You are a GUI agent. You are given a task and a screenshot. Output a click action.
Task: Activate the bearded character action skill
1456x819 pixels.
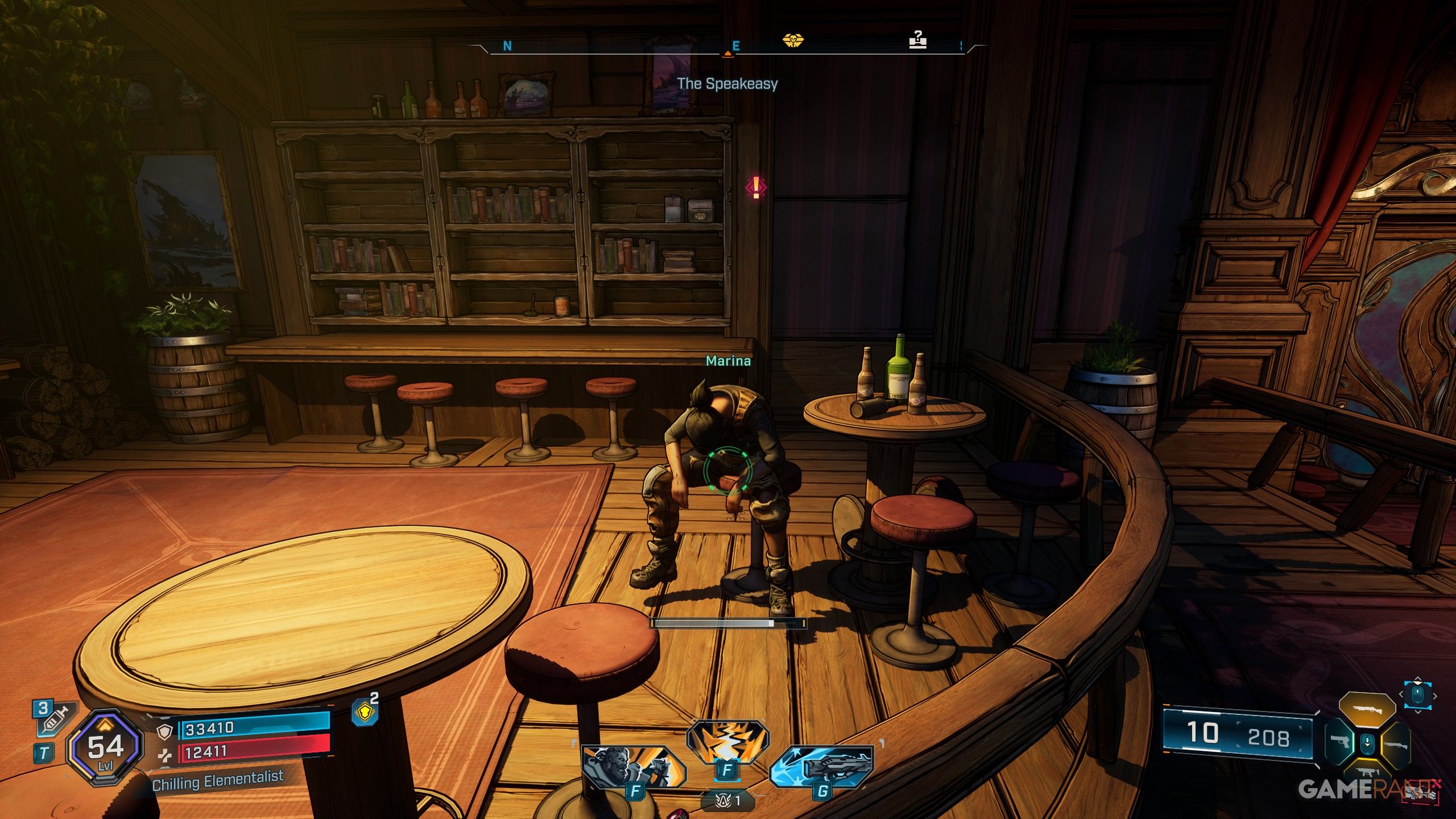[x=633, y=766]
